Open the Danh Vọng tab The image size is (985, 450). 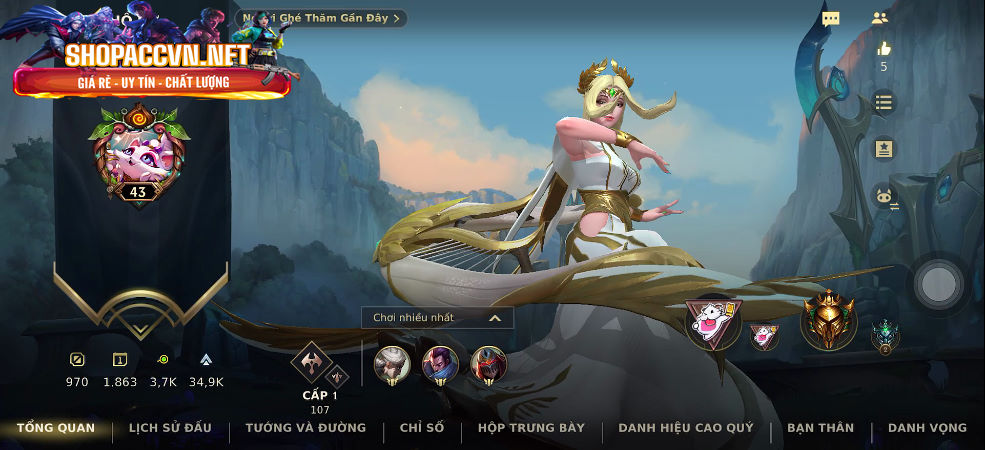point(927,428)
